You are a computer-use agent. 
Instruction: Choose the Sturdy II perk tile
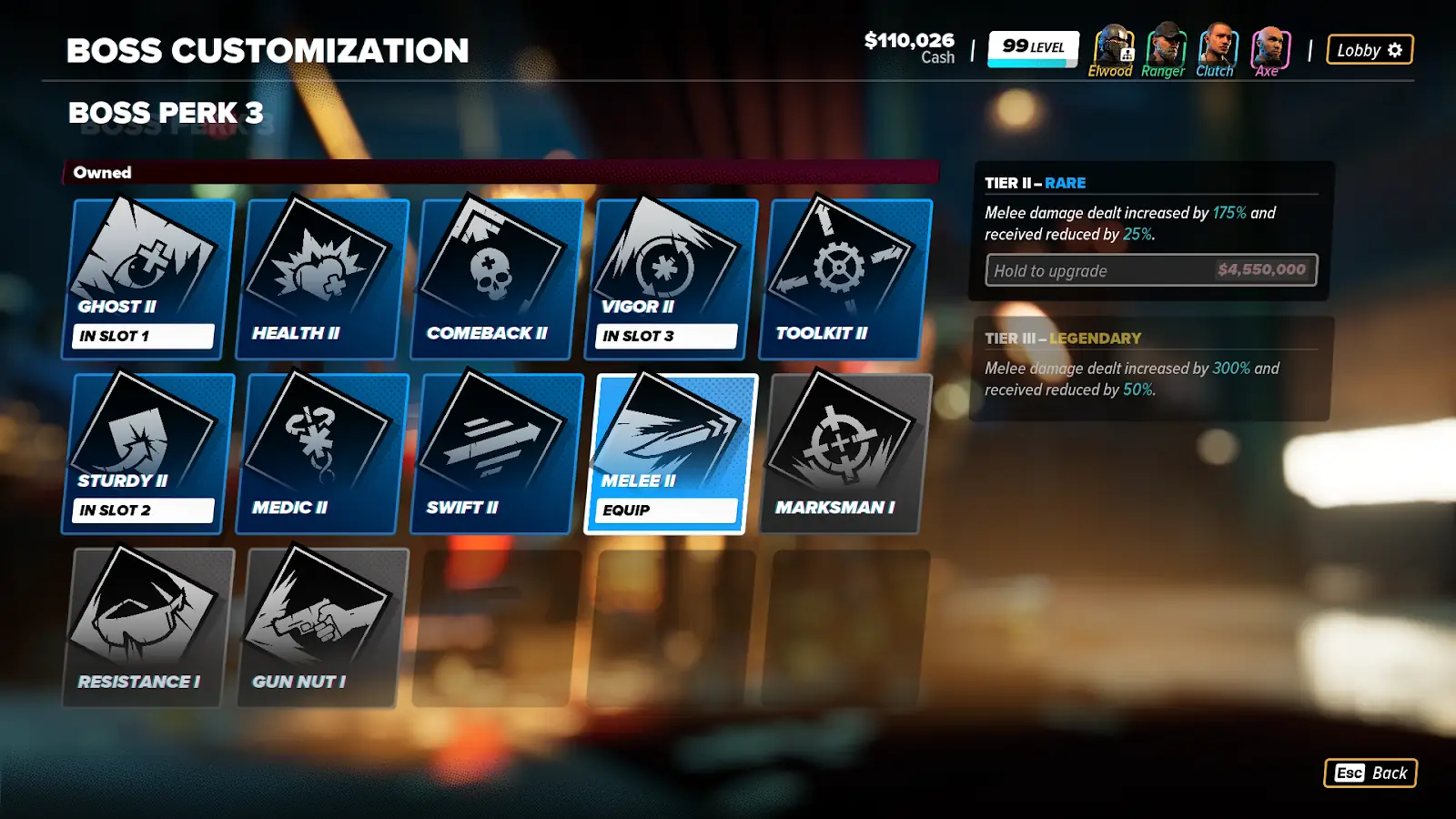149,452
